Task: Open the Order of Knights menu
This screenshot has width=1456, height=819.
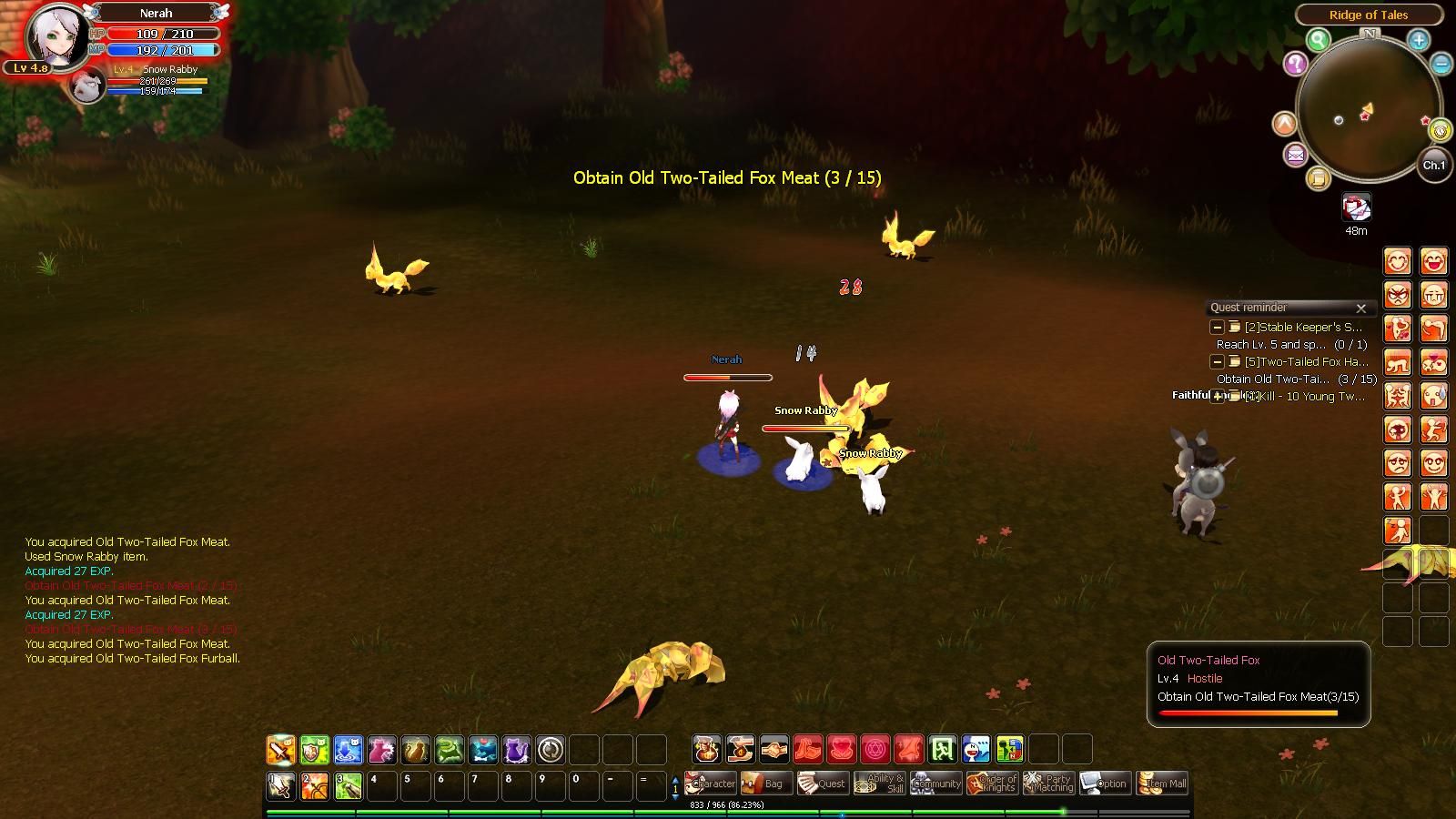Action: click(992, 784)
